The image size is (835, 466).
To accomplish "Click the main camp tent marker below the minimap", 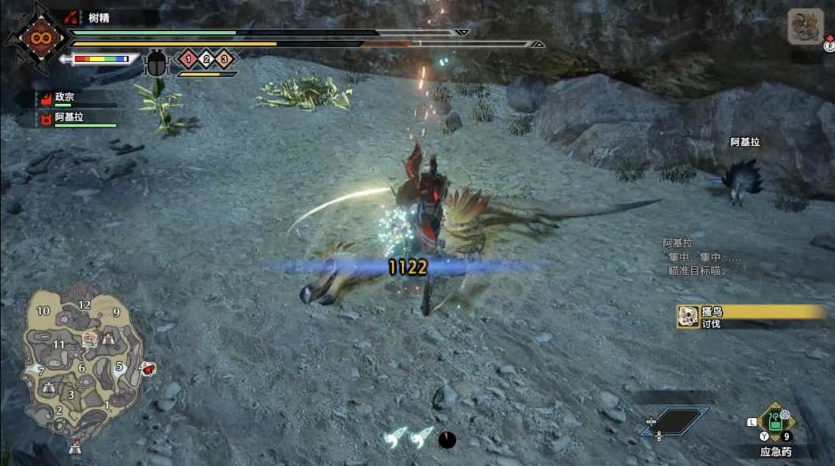I will click(x=74, y=446).
